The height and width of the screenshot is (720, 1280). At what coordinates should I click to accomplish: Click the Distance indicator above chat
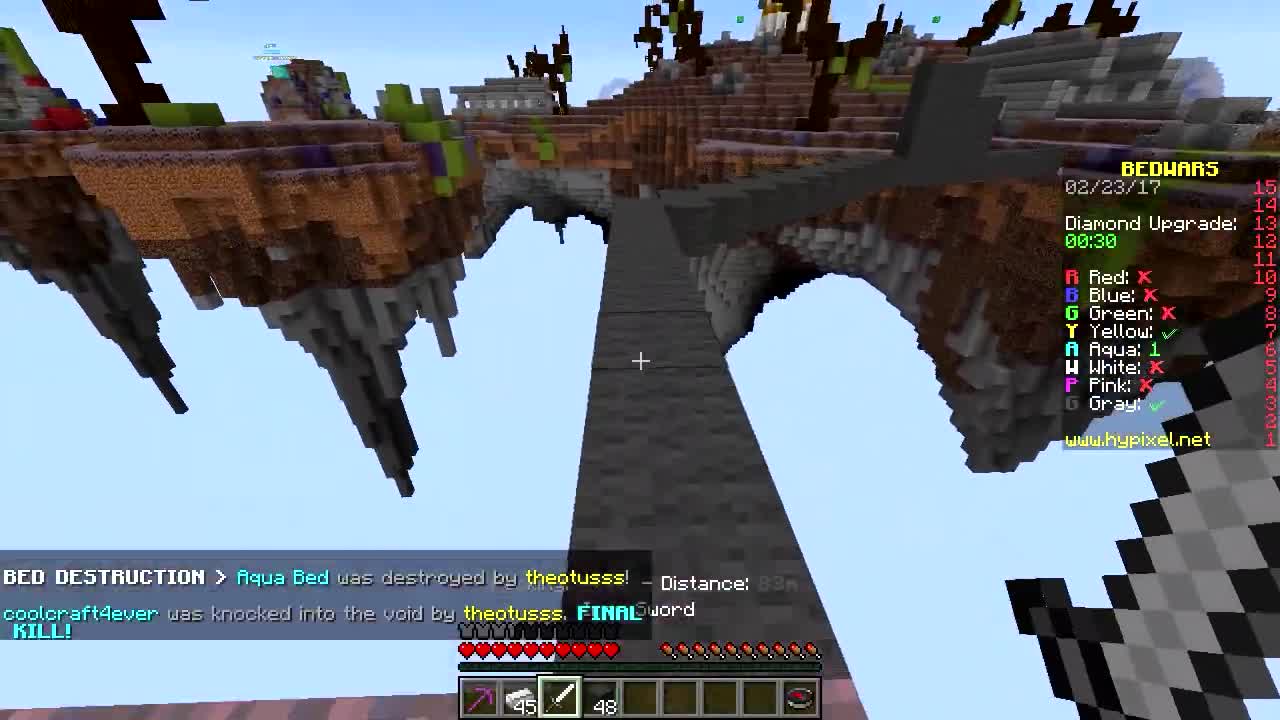point(707,583)
